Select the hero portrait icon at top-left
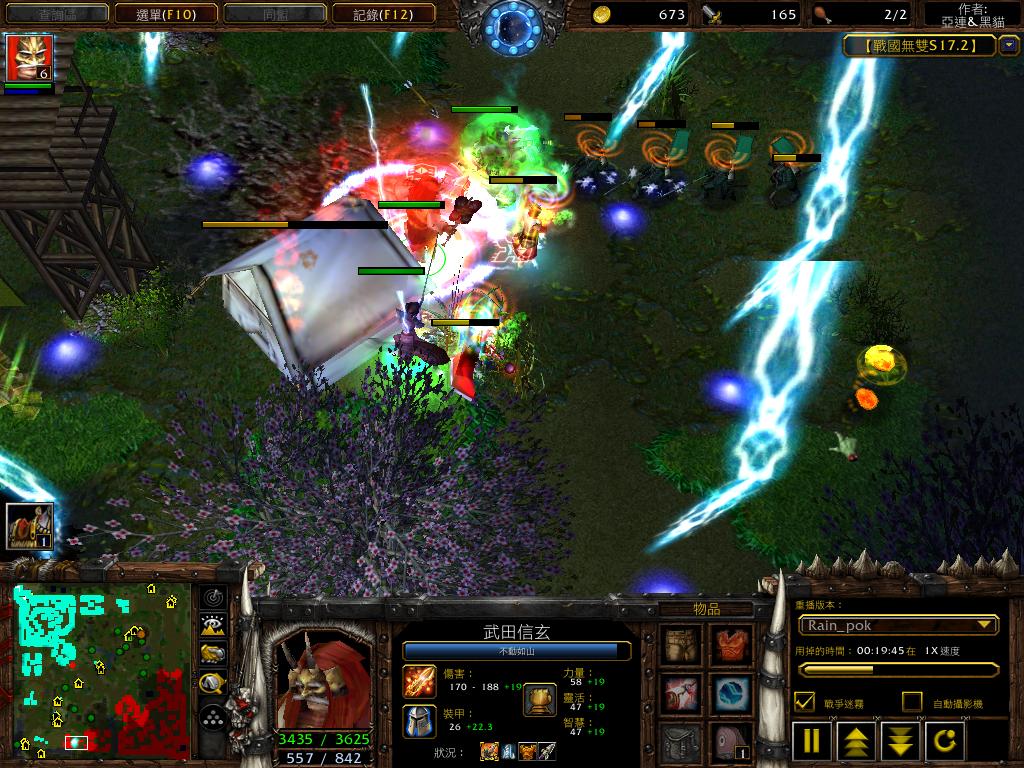The height and width of the screenshot is (768, 1024). tap(29, 57)
